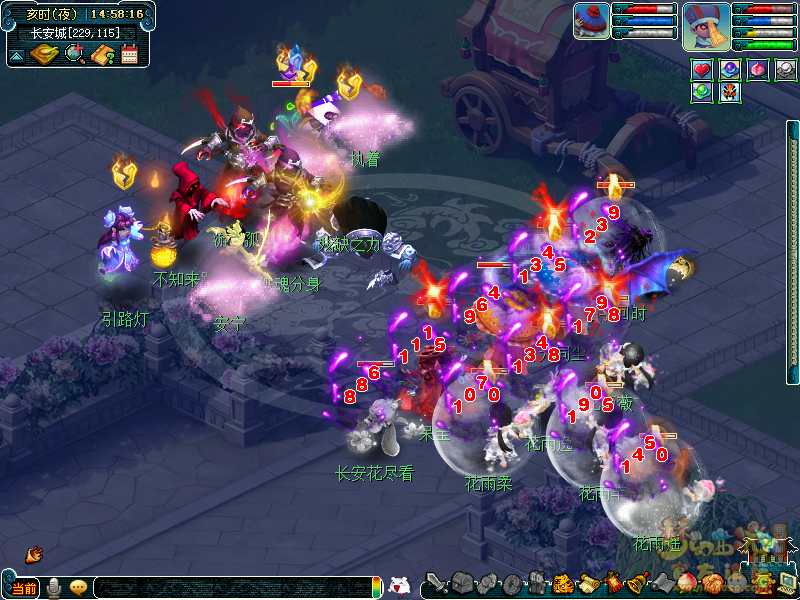Screen dimensions: 800x600
Task: Click the pink peach buff icon
Action: click(758, 70)
